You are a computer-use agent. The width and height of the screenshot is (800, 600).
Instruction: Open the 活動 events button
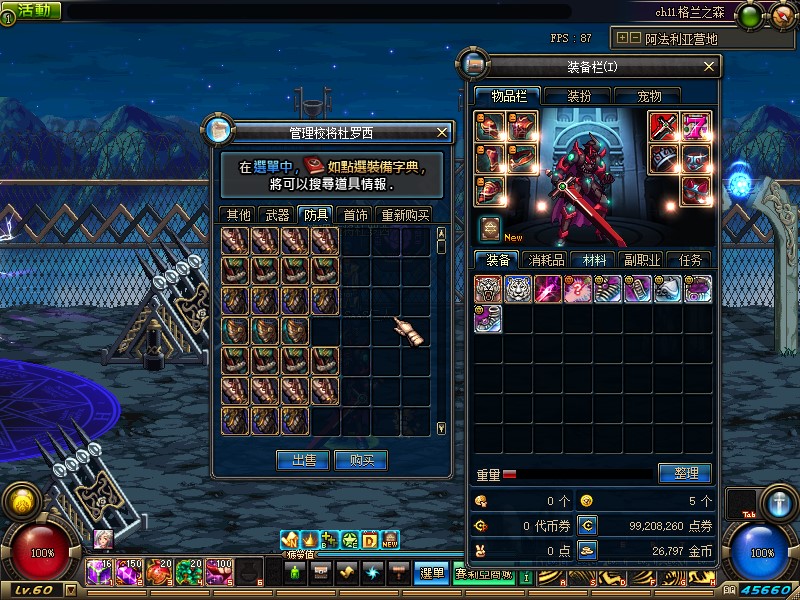point(37,11)
